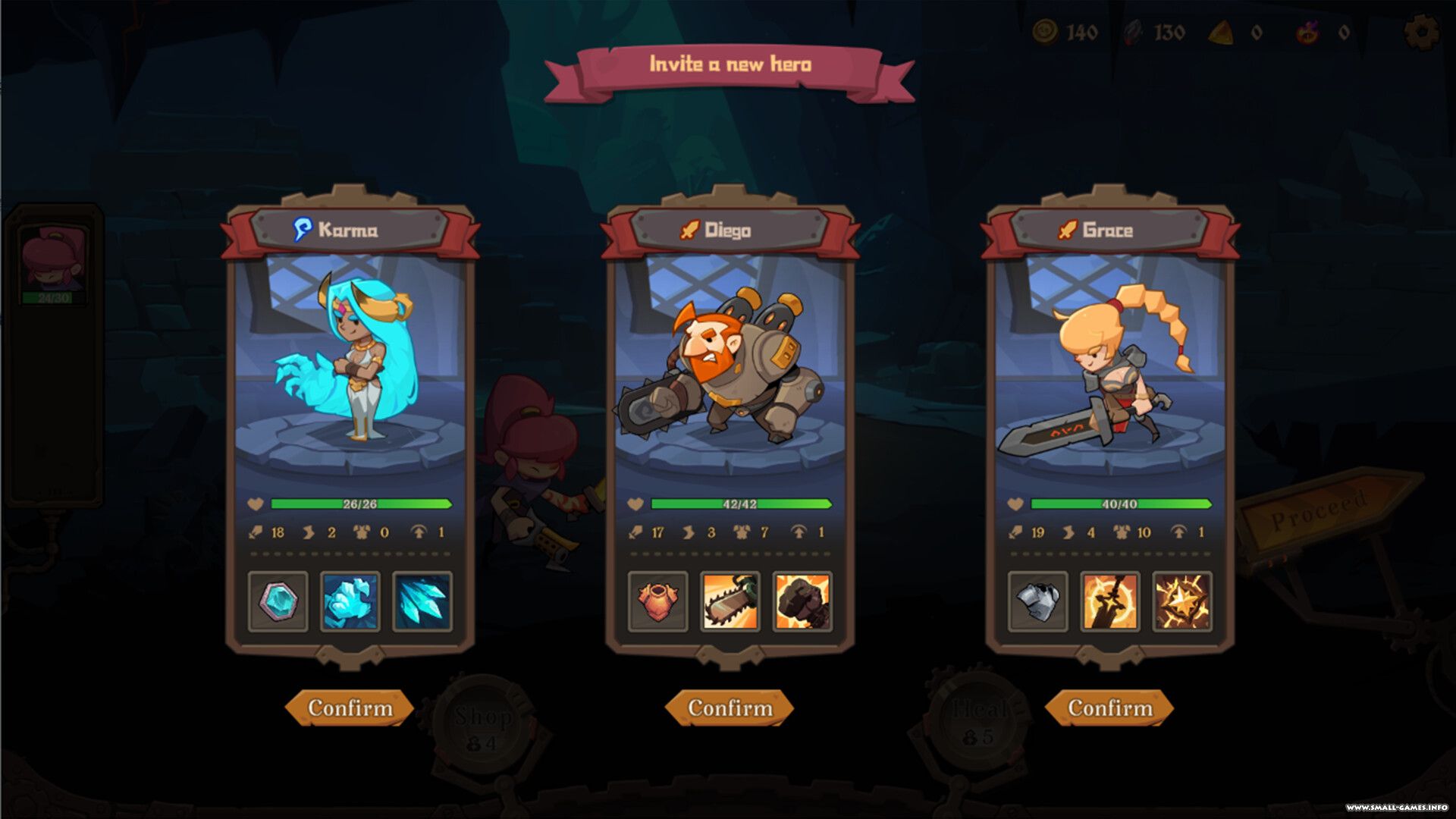This screenshot has height=819, width=1456.
Task: View Grace's golden star burst skill
Action: [1181, 601]
